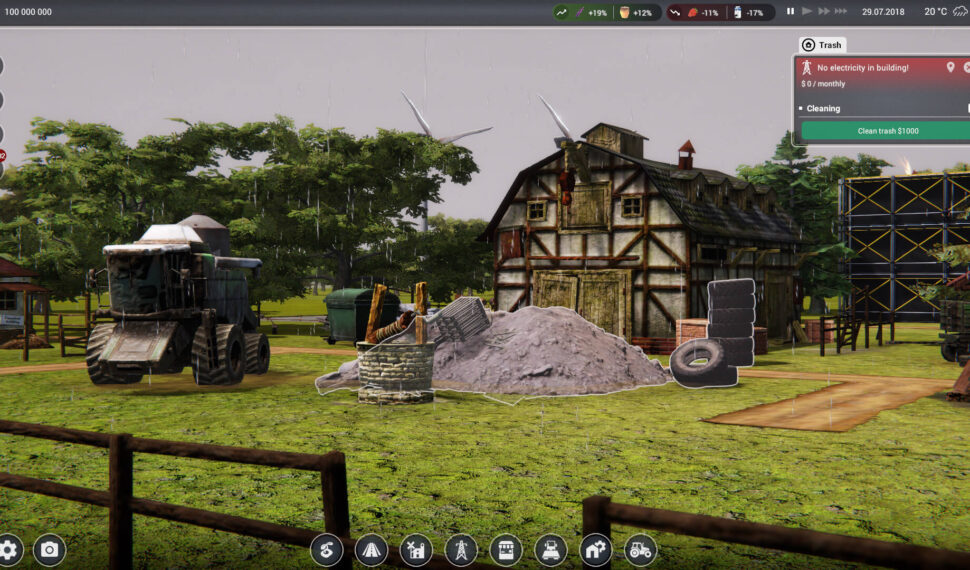The height and width of the screenshot is (570, 970).
Task: Set game speed to double fast-forward
Action: tap(824, 12)
